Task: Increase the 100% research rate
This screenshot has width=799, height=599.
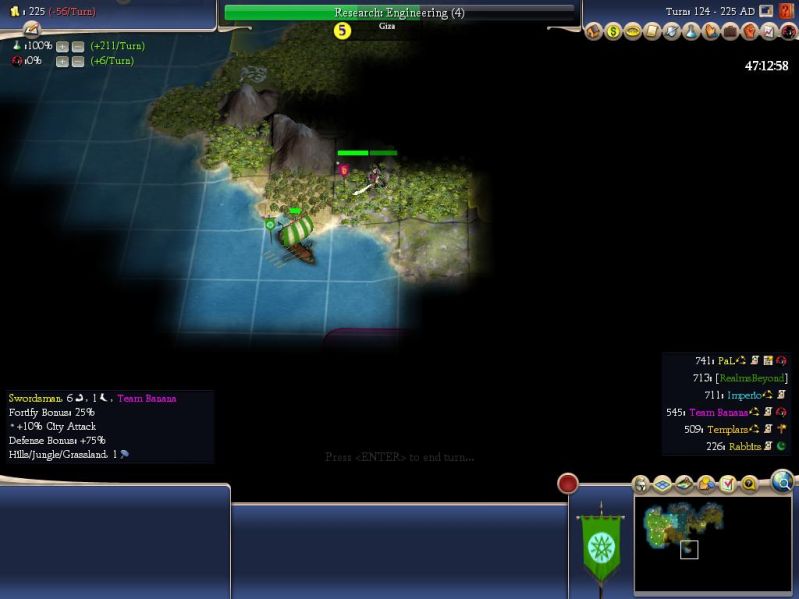Action: click(62, 47)
